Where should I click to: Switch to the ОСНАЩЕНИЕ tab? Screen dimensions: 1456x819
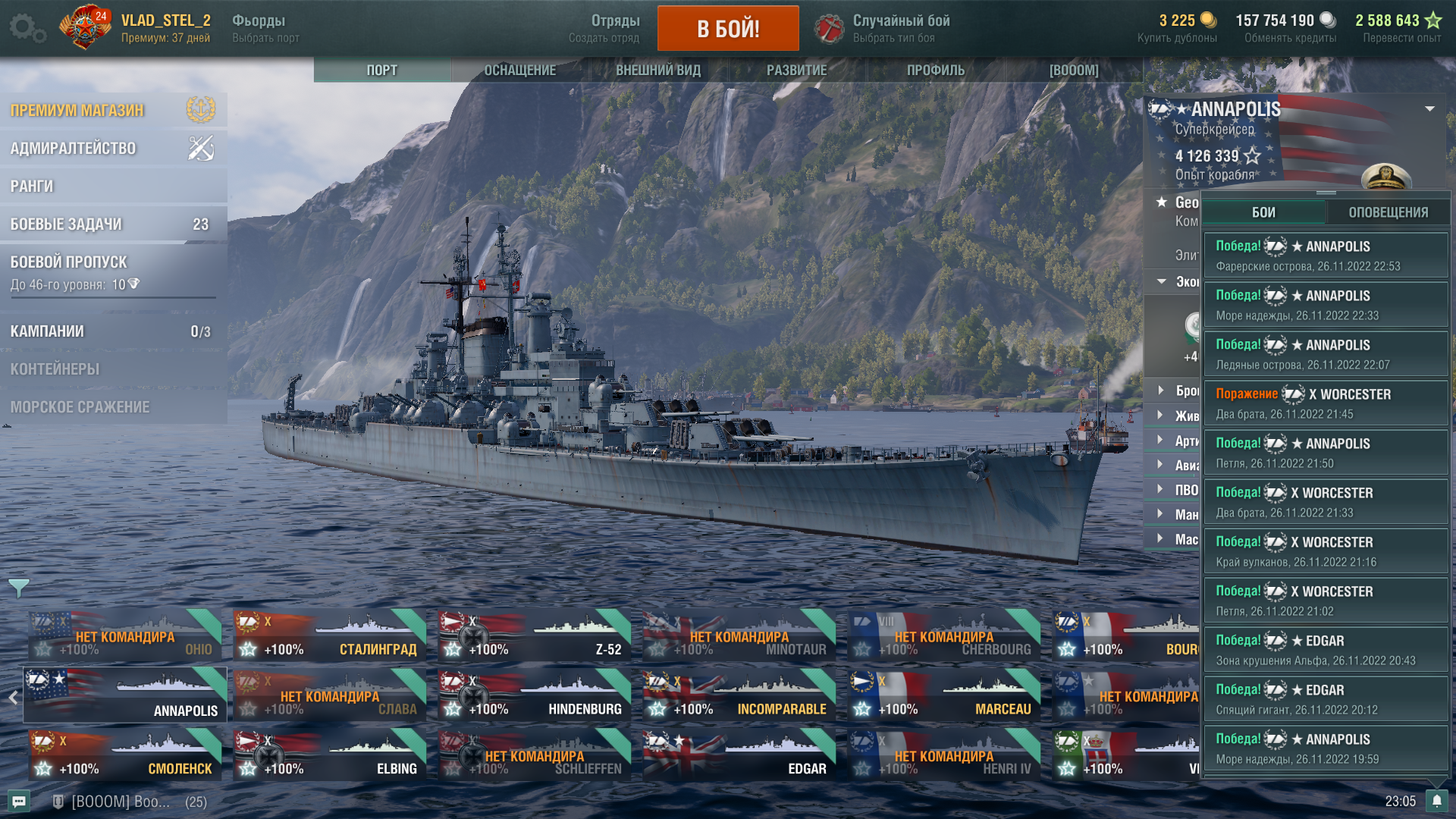click(519, 71)
